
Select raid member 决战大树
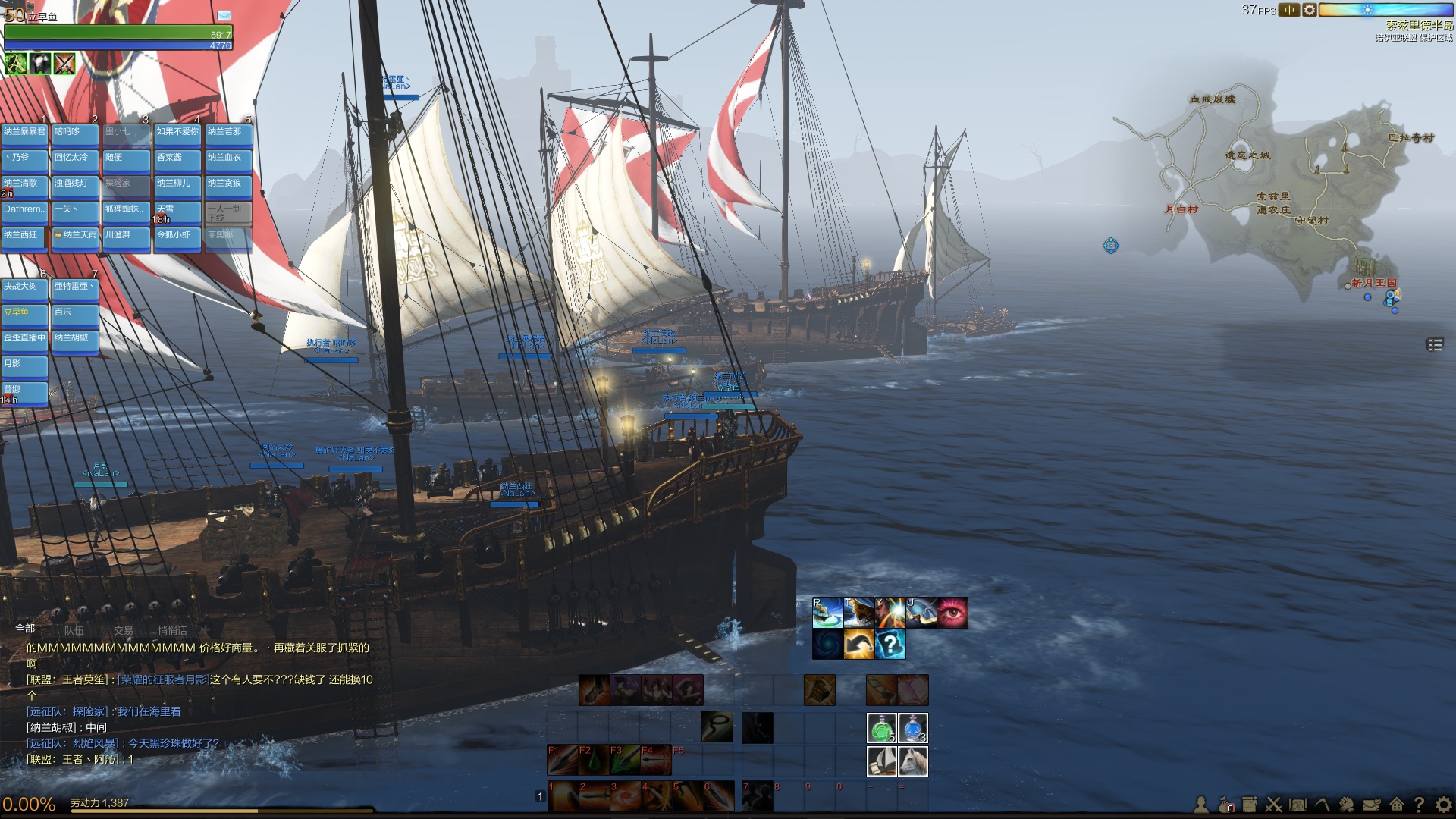click(25, 287)
